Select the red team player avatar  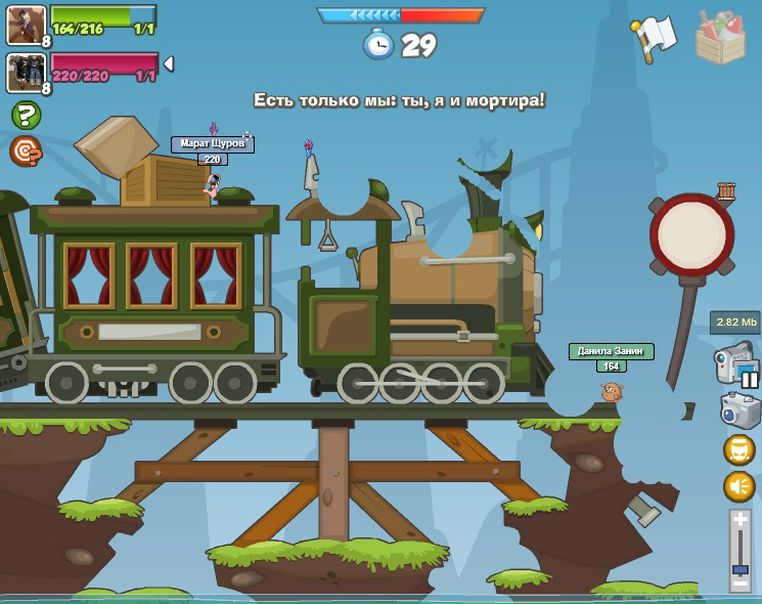[x=26, y=72]
